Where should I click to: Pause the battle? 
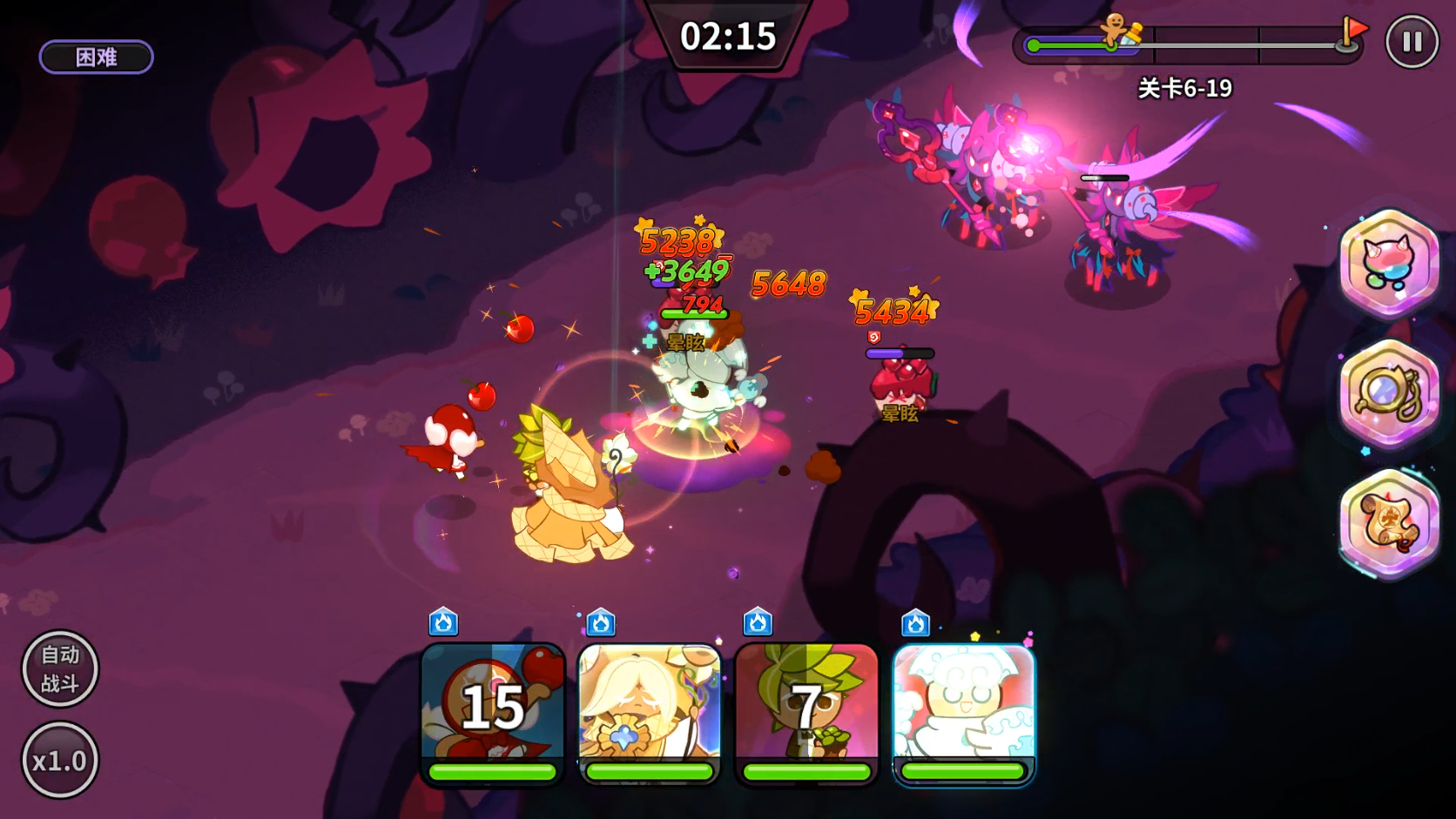pyautogui.click(x=1412, y=41)
